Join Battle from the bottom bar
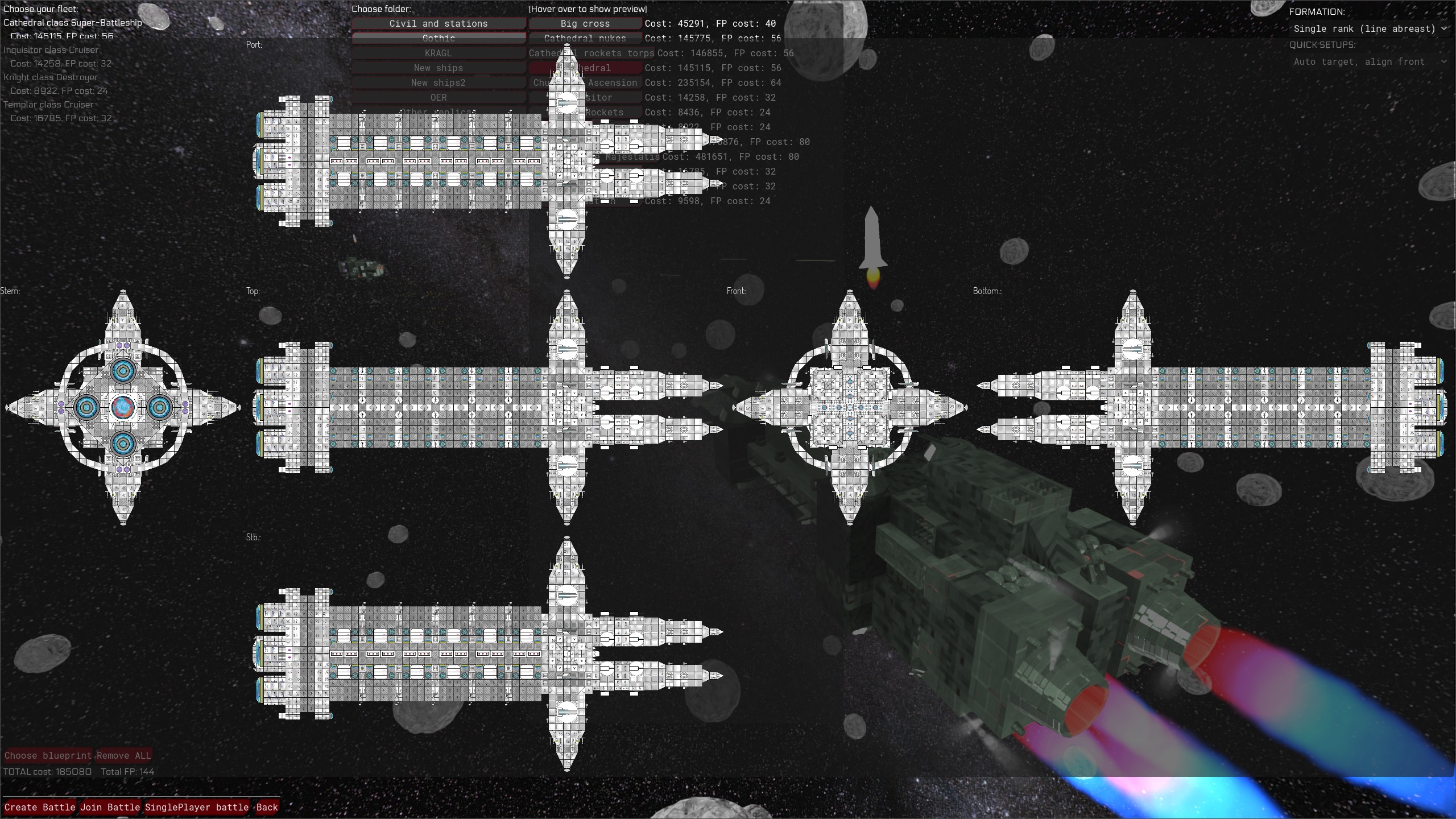This screenshot has height=819, width=1456. pyautogui.click(x=110, y=807)
